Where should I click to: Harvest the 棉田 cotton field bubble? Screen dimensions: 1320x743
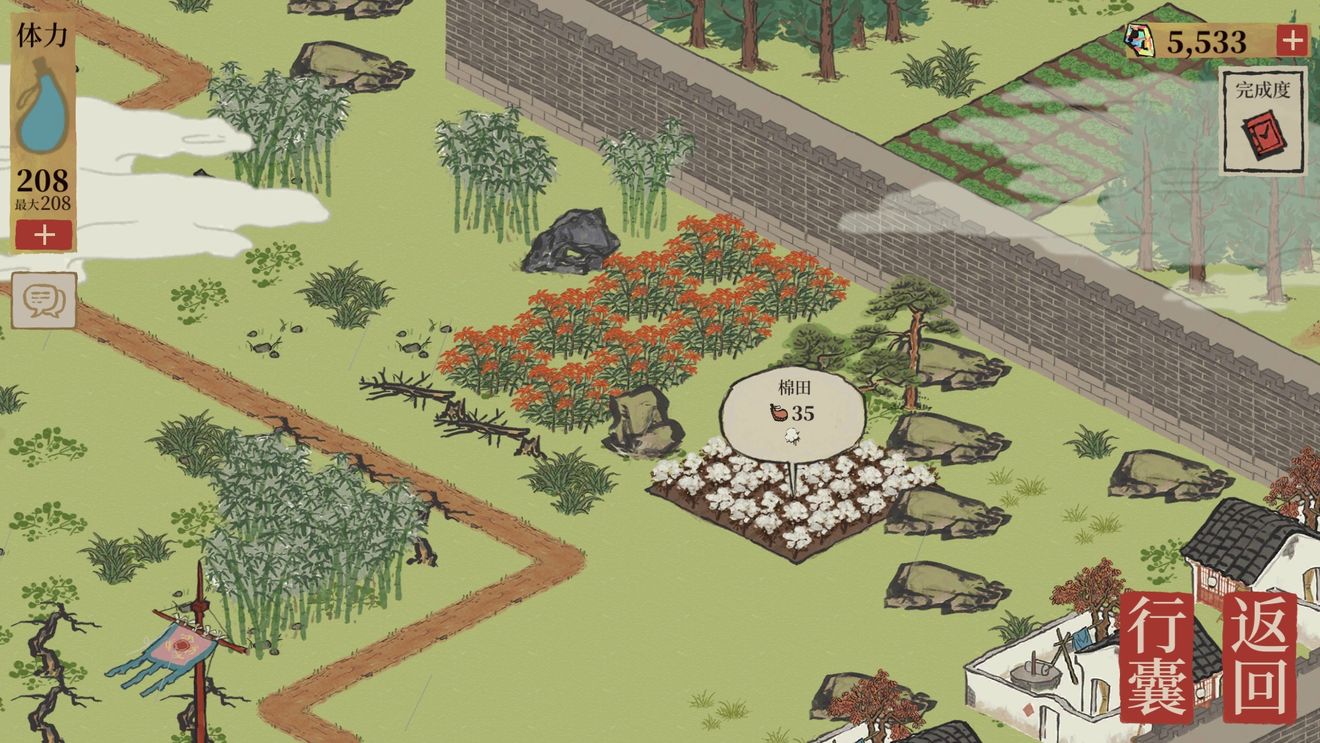pyautogui.click(x=792, y=413)
